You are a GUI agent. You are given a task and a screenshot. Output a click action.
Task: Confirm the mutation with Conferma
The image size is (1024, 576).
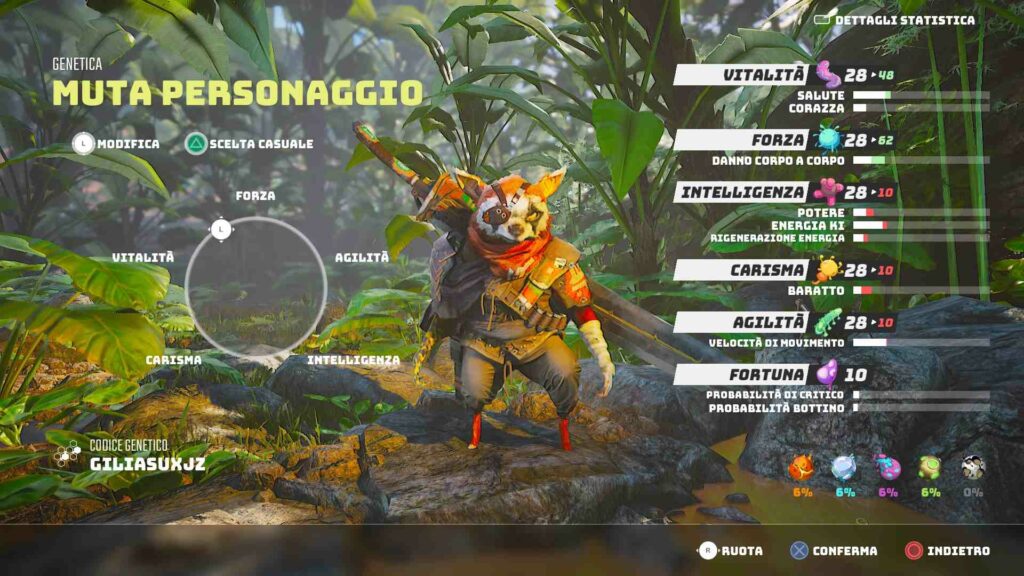(x=833, y=550)
